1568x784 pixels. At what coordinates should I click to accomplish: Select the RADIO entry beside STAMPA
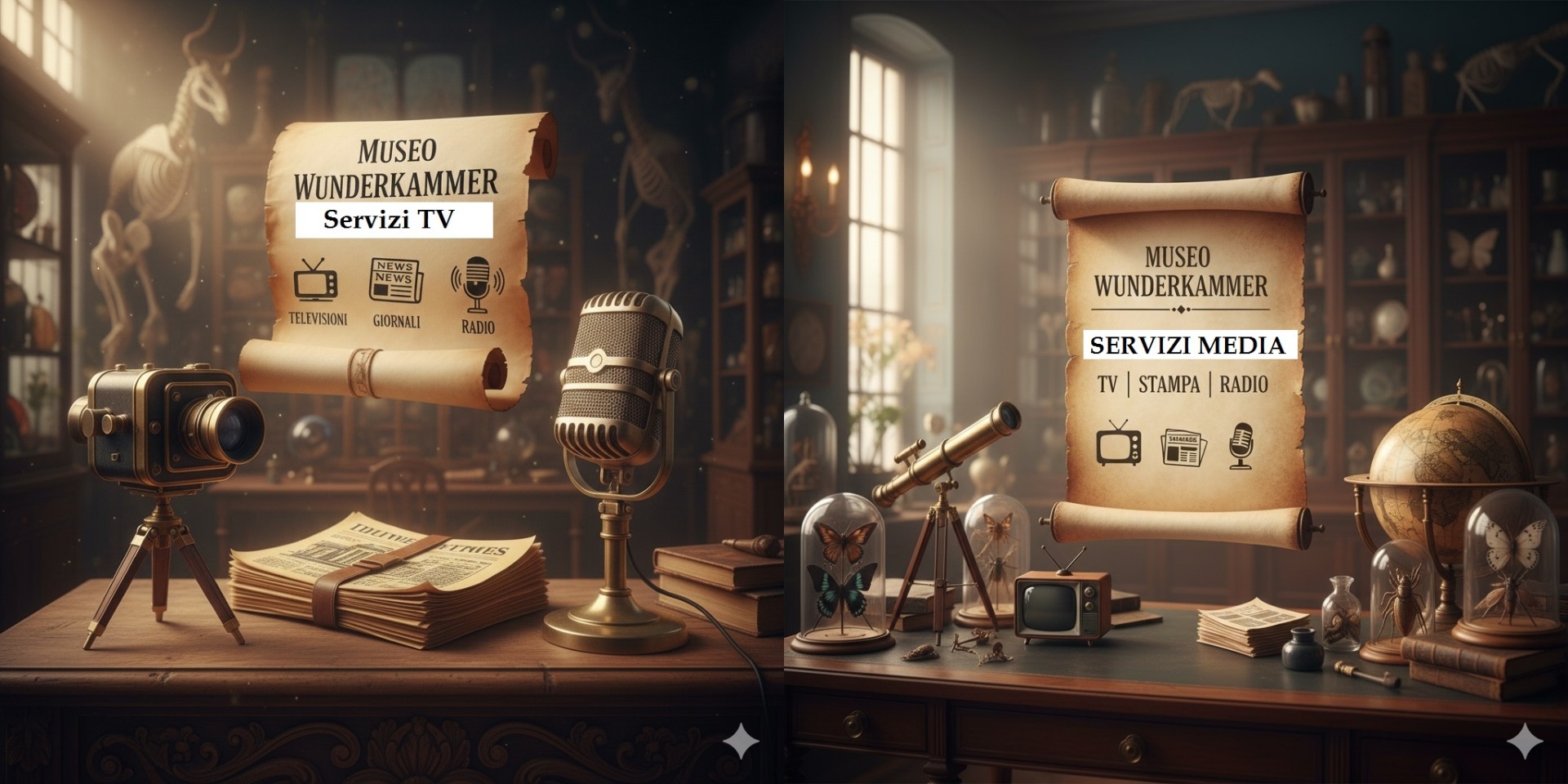tap(1243, 385)
